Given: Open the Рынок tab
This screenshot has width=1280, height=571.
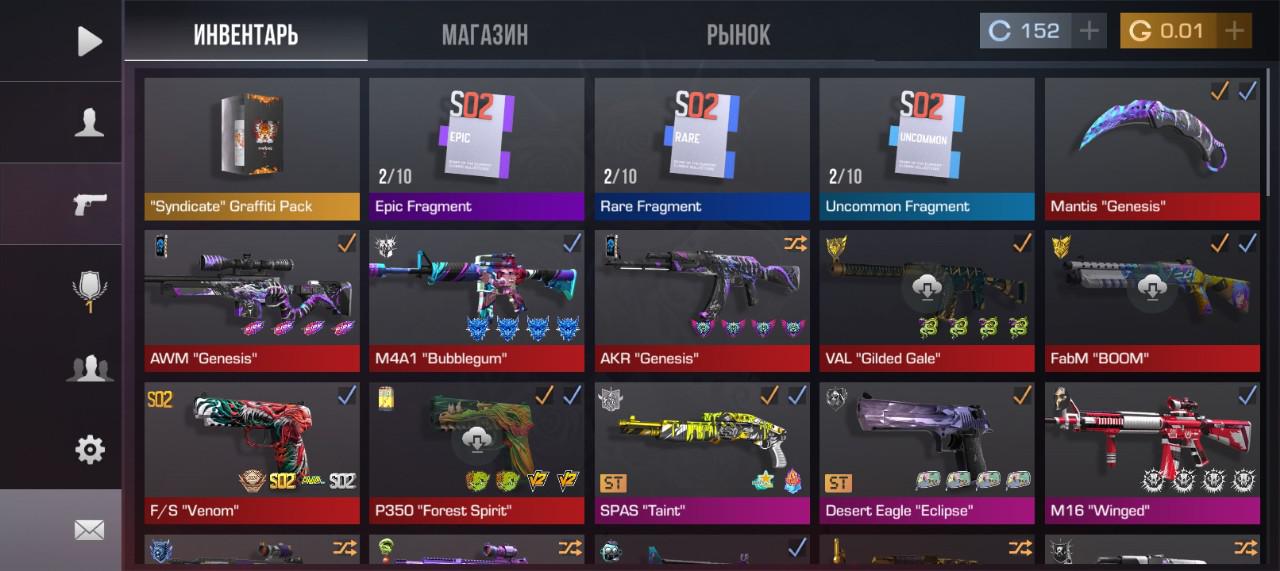Looking at the screenshot, I should 738,35.
